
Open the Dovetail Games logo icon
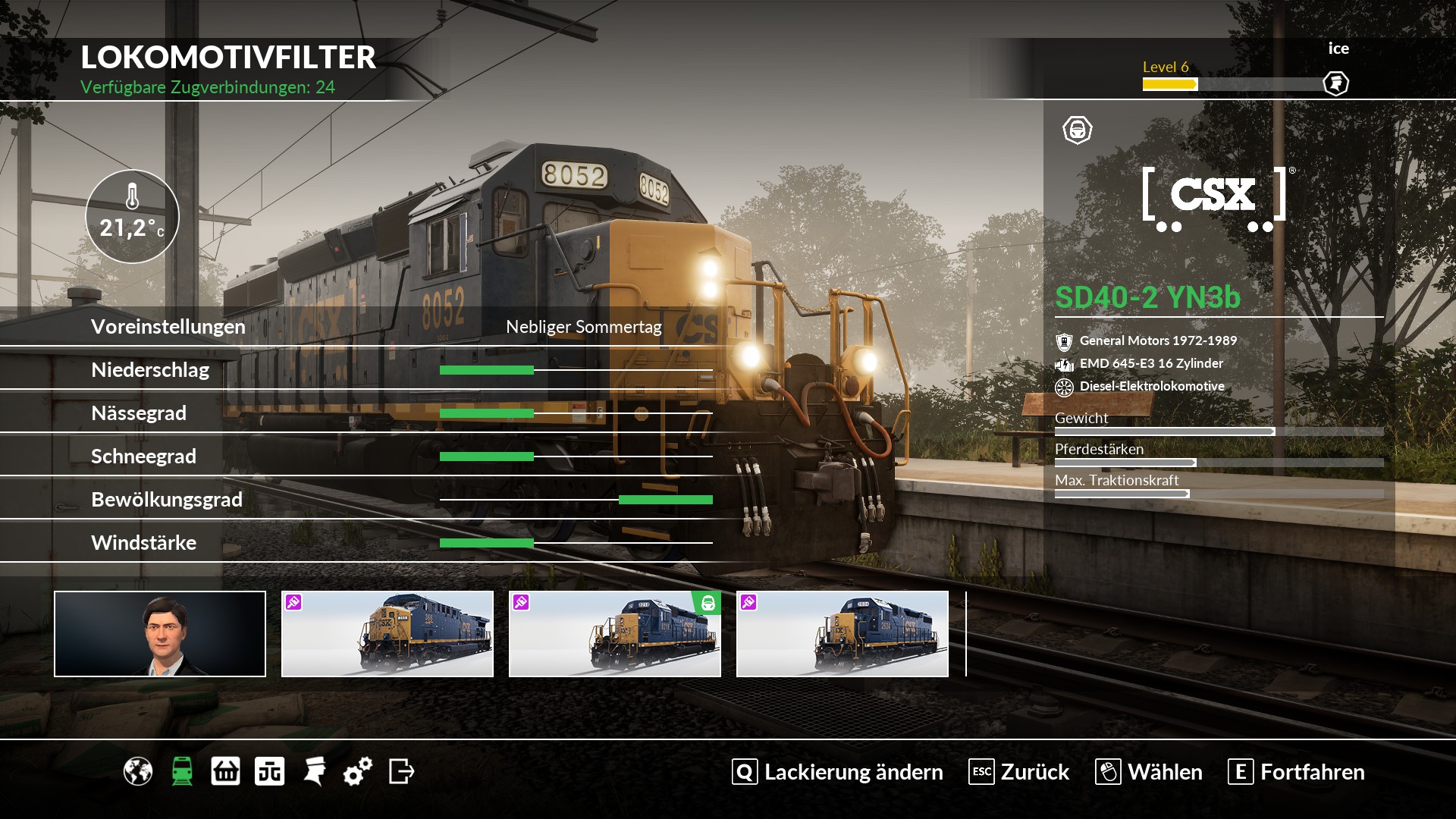[x=269, y=772]
